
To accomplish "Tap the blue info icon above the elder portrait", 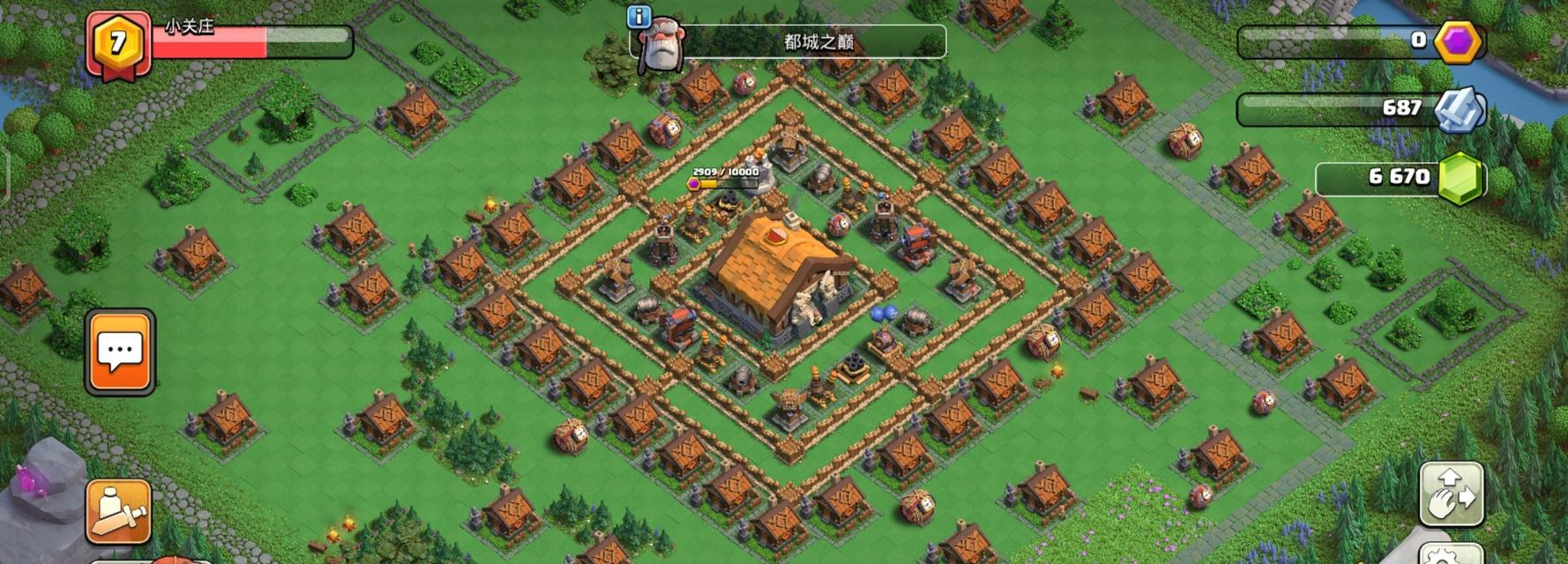I will click(x=638, y=16).
